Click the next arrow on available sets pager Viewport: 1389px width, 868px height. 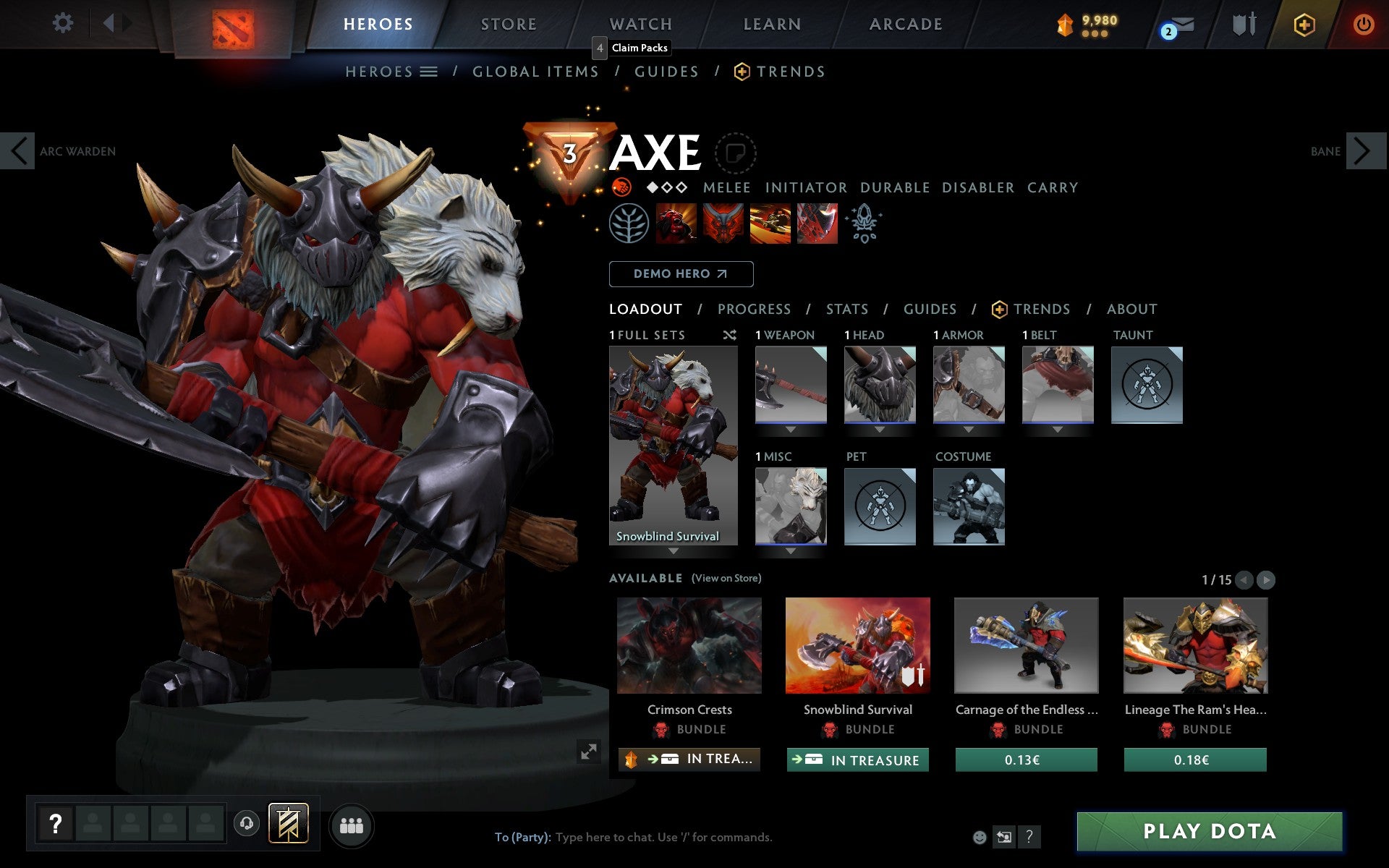pyautogui.click(x=1265, y=579)
